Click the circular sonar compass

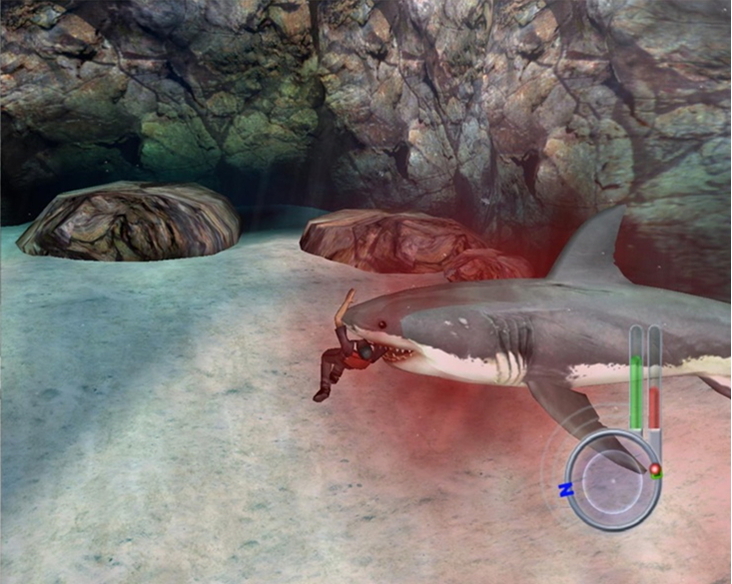(613, 479)
